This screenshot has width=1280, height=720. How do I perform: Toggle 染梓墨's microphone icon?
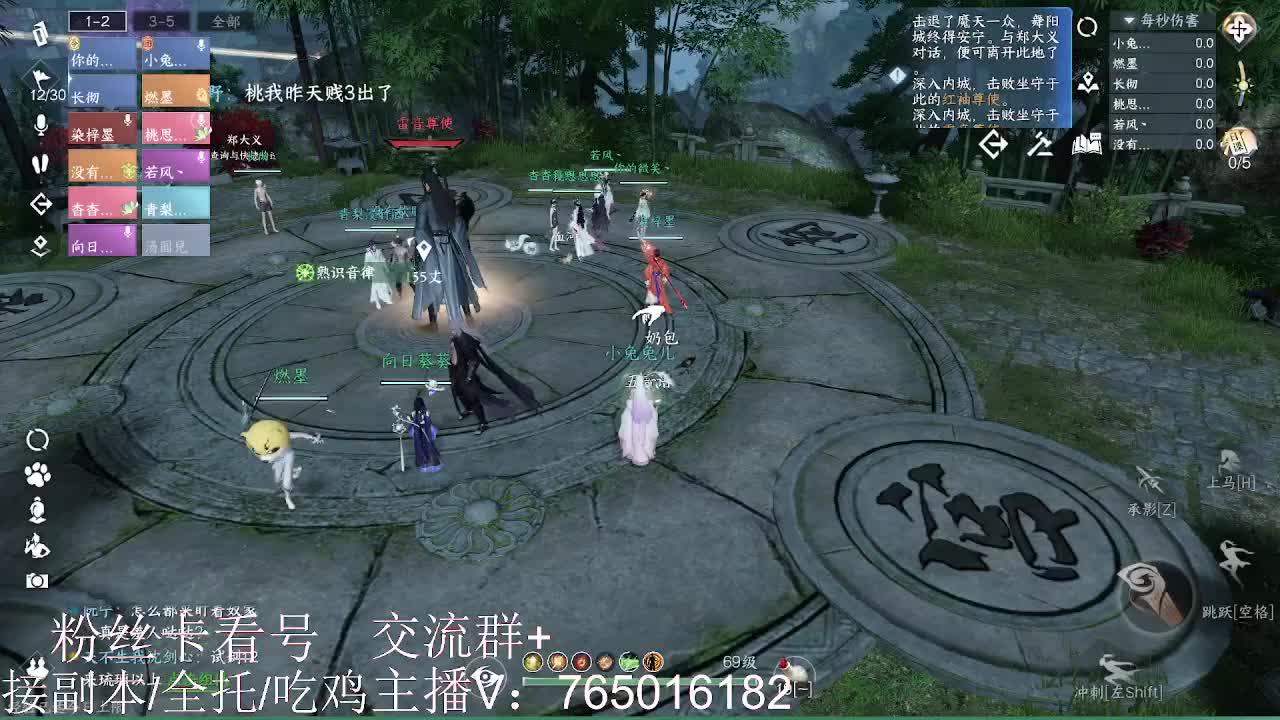pyautogui.click(x=126, y=121)
